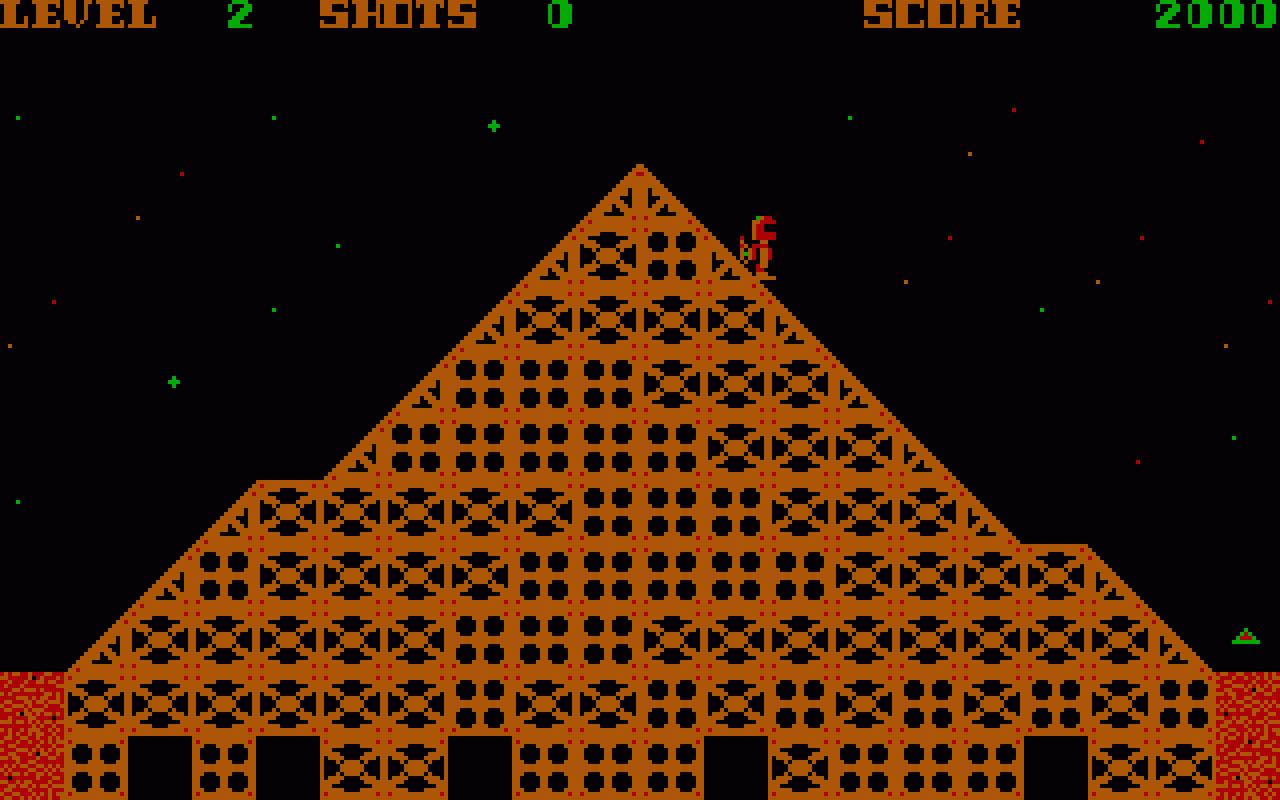1280x800 pixels.
Task: Click the stepped ledge on the pyramid's left shoulder
Action: click(290, 480)
